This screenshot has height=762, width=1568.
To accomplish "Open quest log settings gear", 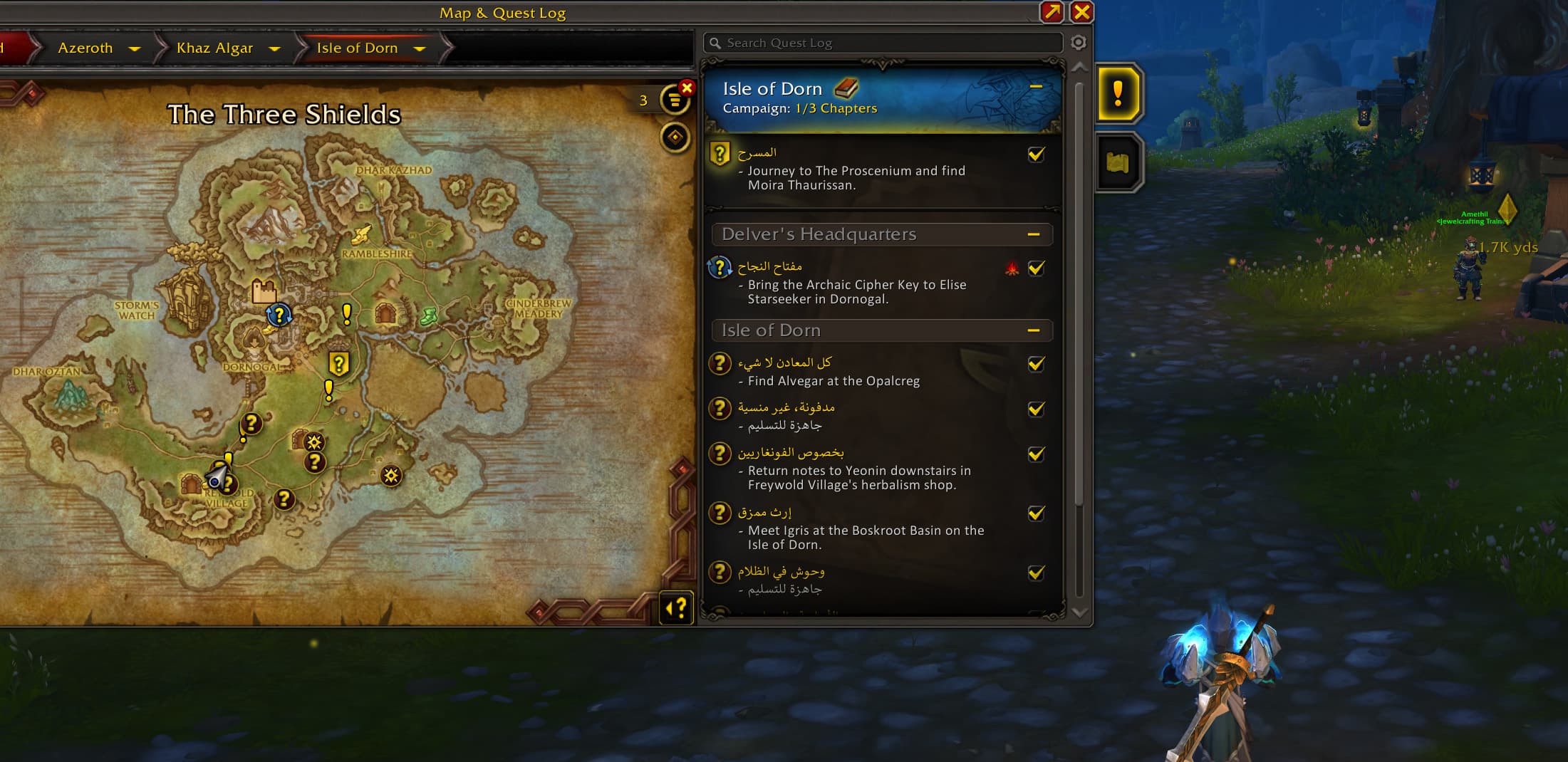I will 1079,43.
